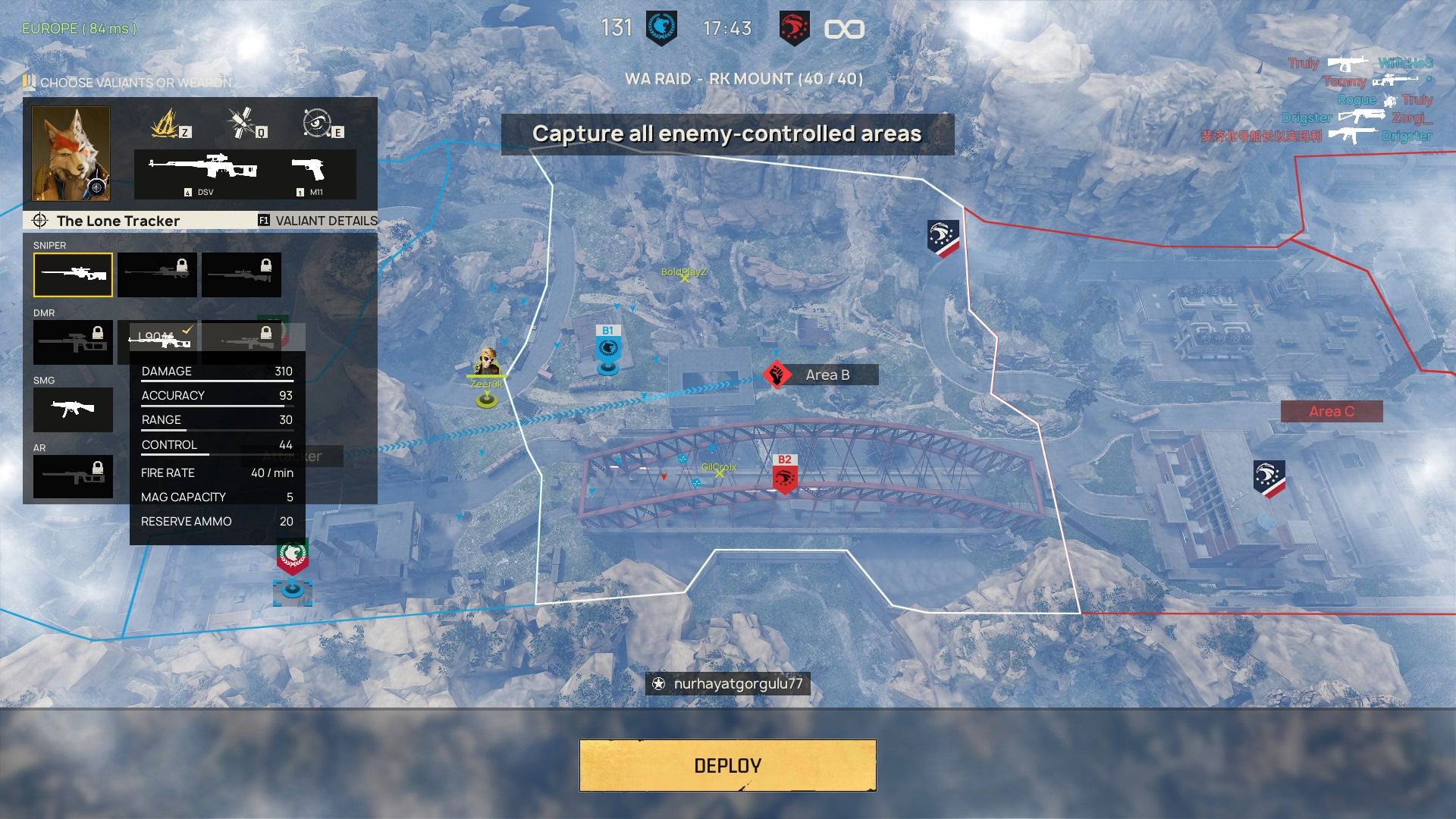Viewport: 1456px width, 819px height.
Task: Open Valiant Details for The Lone Tracker
Action: [318, 221]
